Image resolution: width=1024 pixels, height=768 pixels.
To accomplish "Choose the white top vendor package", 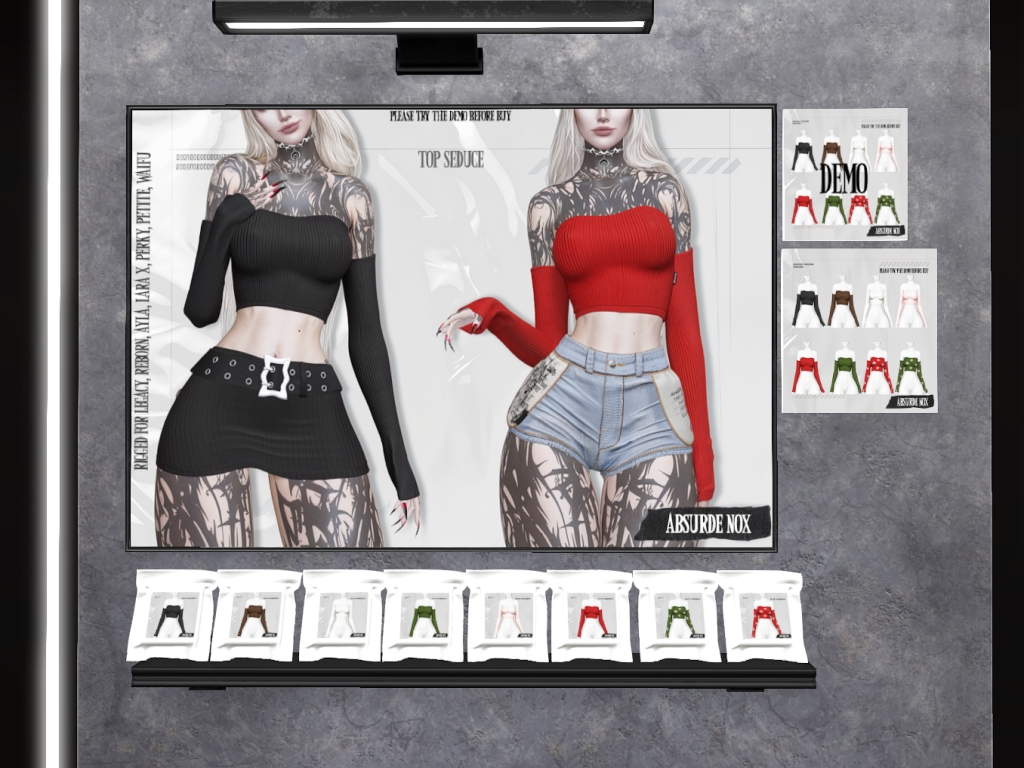I will click(340, 617).
